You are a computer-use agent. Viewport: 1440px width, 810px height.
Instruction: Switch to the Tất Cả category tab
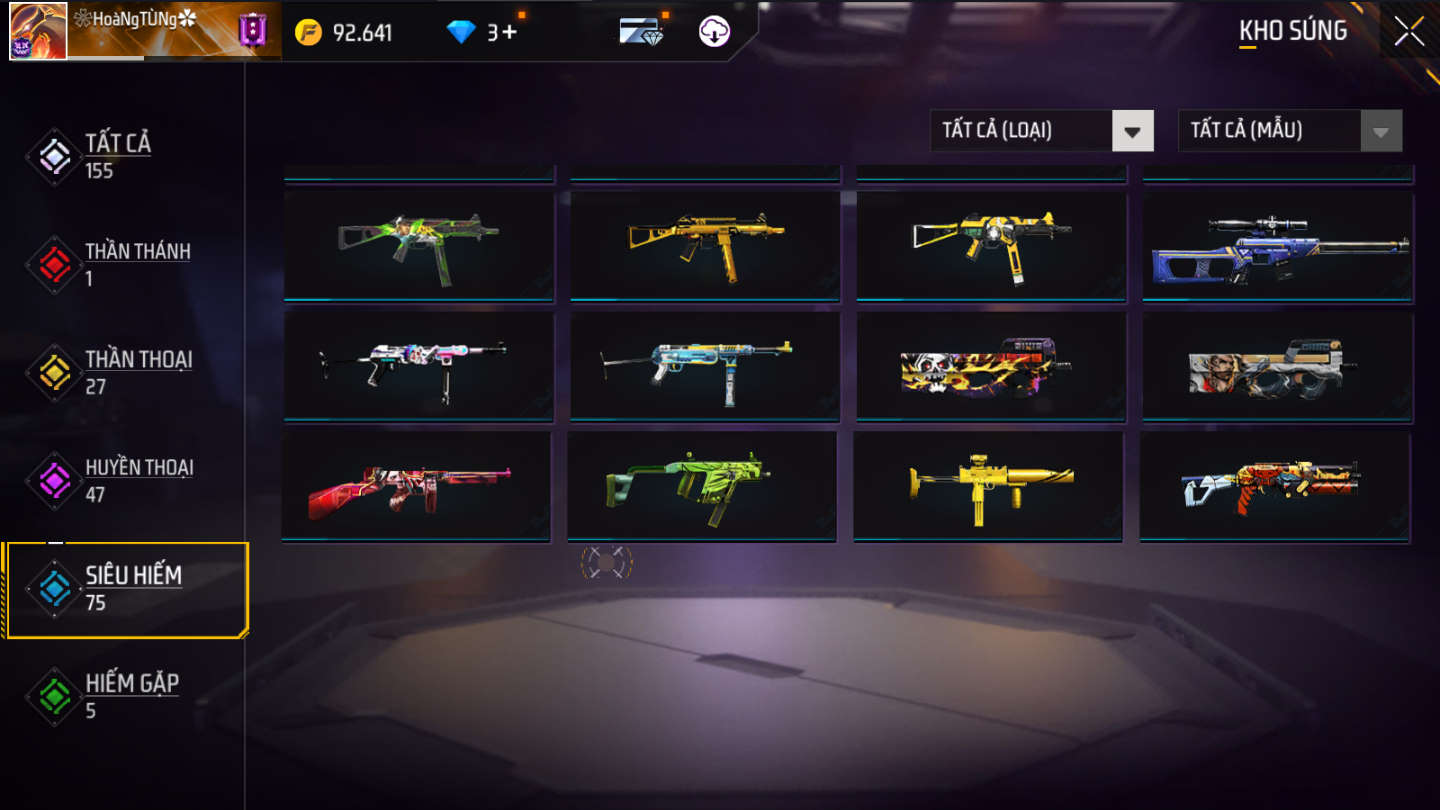118,156
